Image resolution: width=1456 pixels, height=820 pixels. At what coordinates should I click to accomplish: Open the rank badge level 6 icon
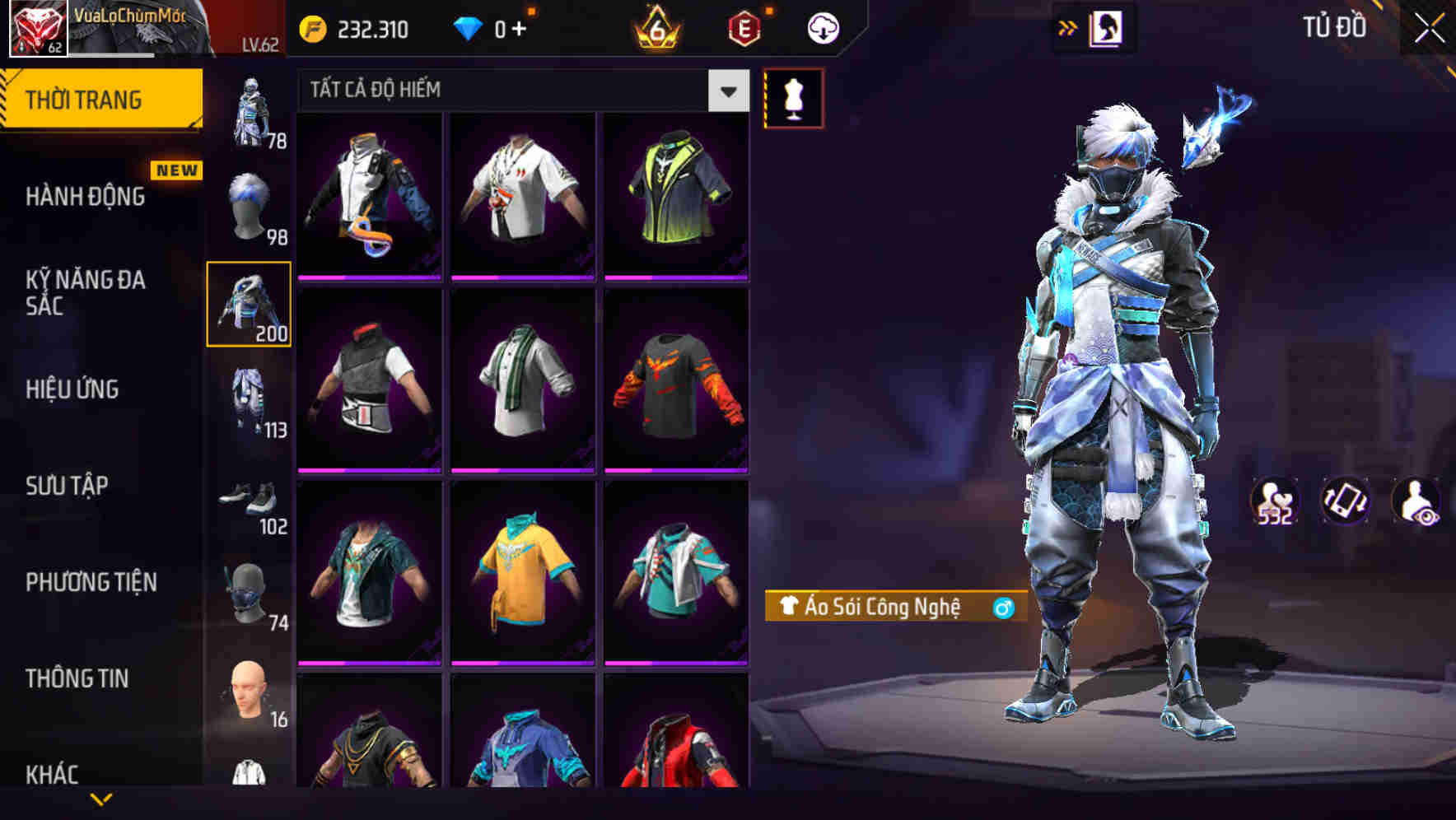[655, 27]
